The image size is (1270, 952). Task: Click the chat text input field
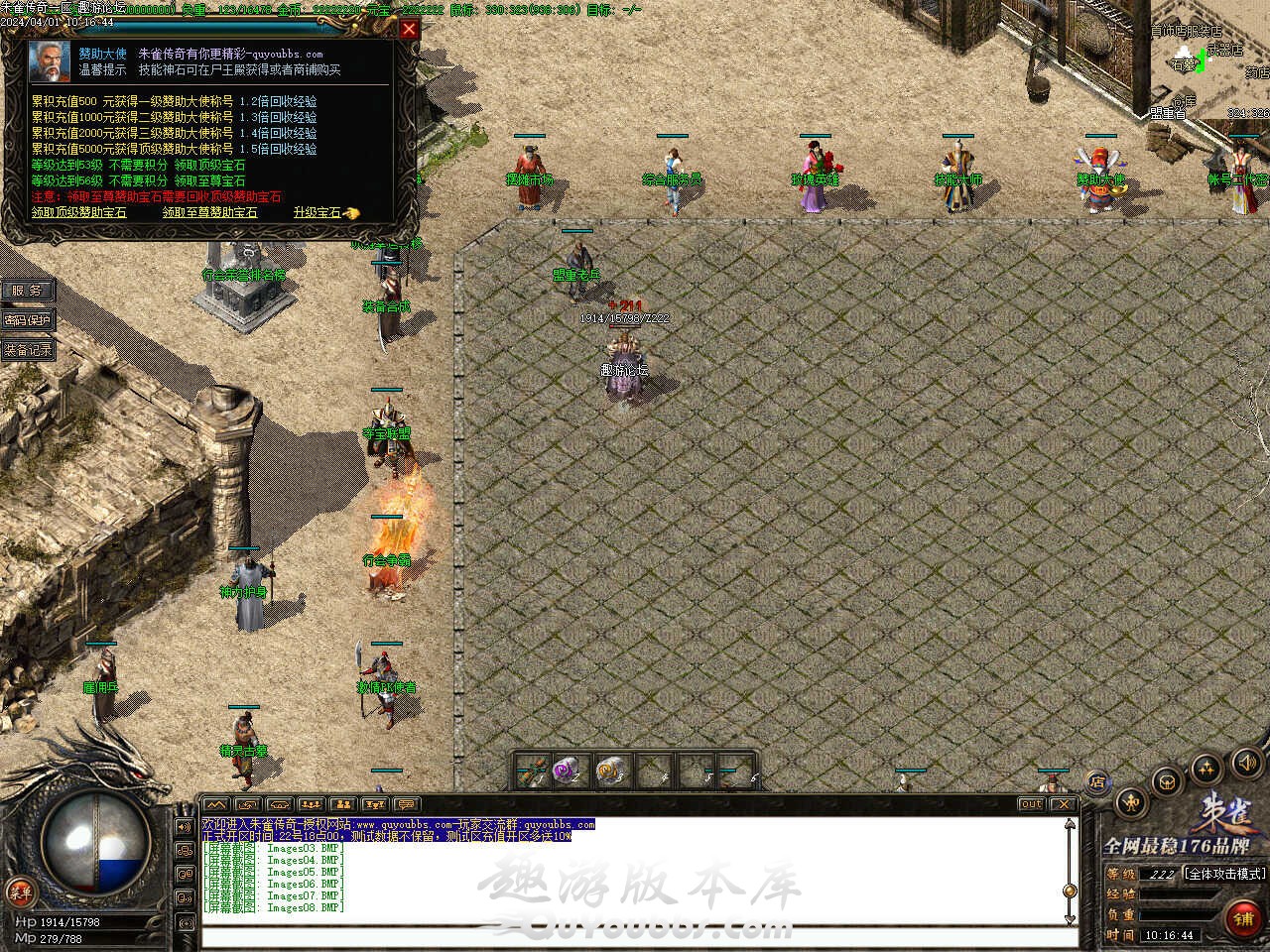pyautogui.click(x=635, y=936)
